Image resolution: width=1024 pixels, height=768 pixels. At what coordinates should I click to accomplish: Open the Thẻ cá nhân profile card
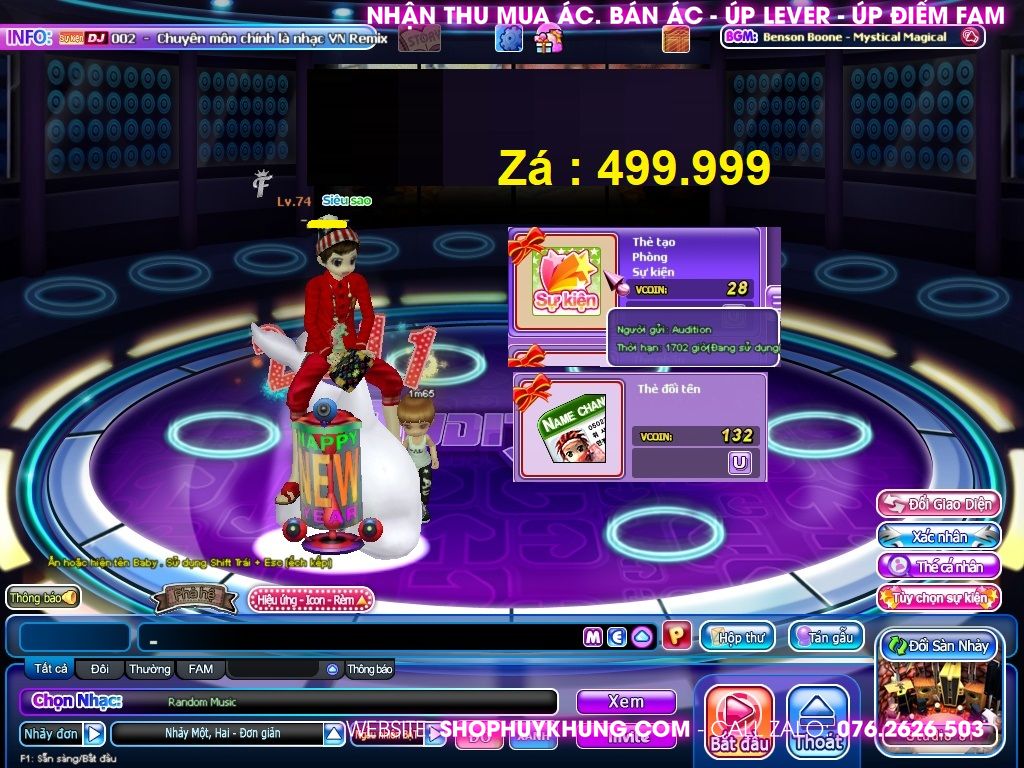coord(938,567)
